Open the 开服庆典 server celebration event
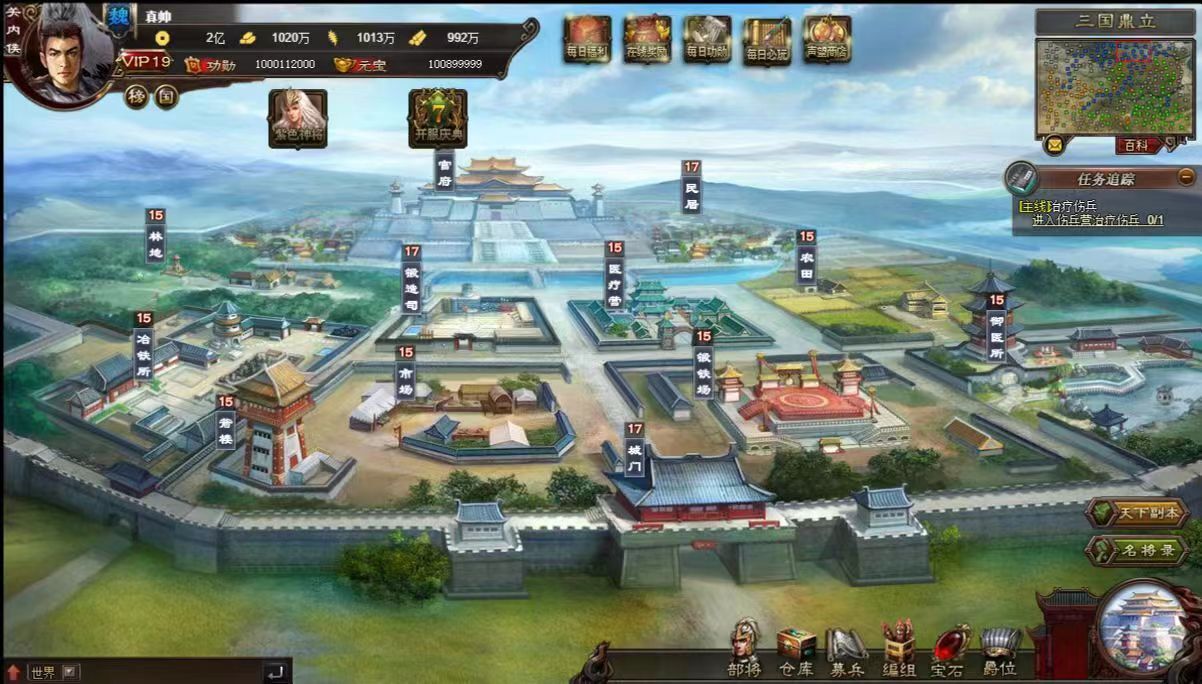The image size is (1202, 684). click(x=438, y=117)
